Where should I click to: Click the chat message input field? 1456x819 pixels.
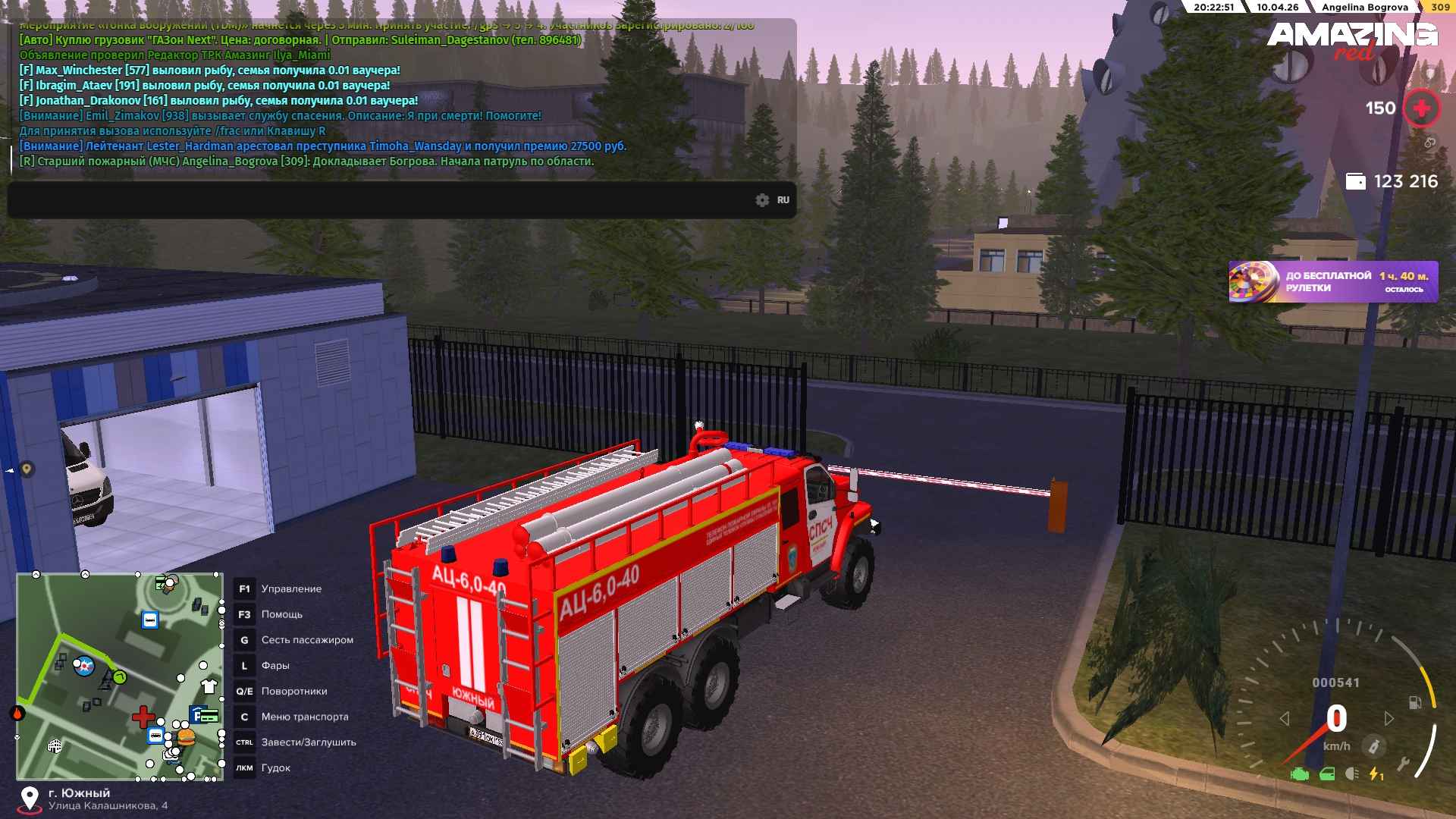(379, 200)
